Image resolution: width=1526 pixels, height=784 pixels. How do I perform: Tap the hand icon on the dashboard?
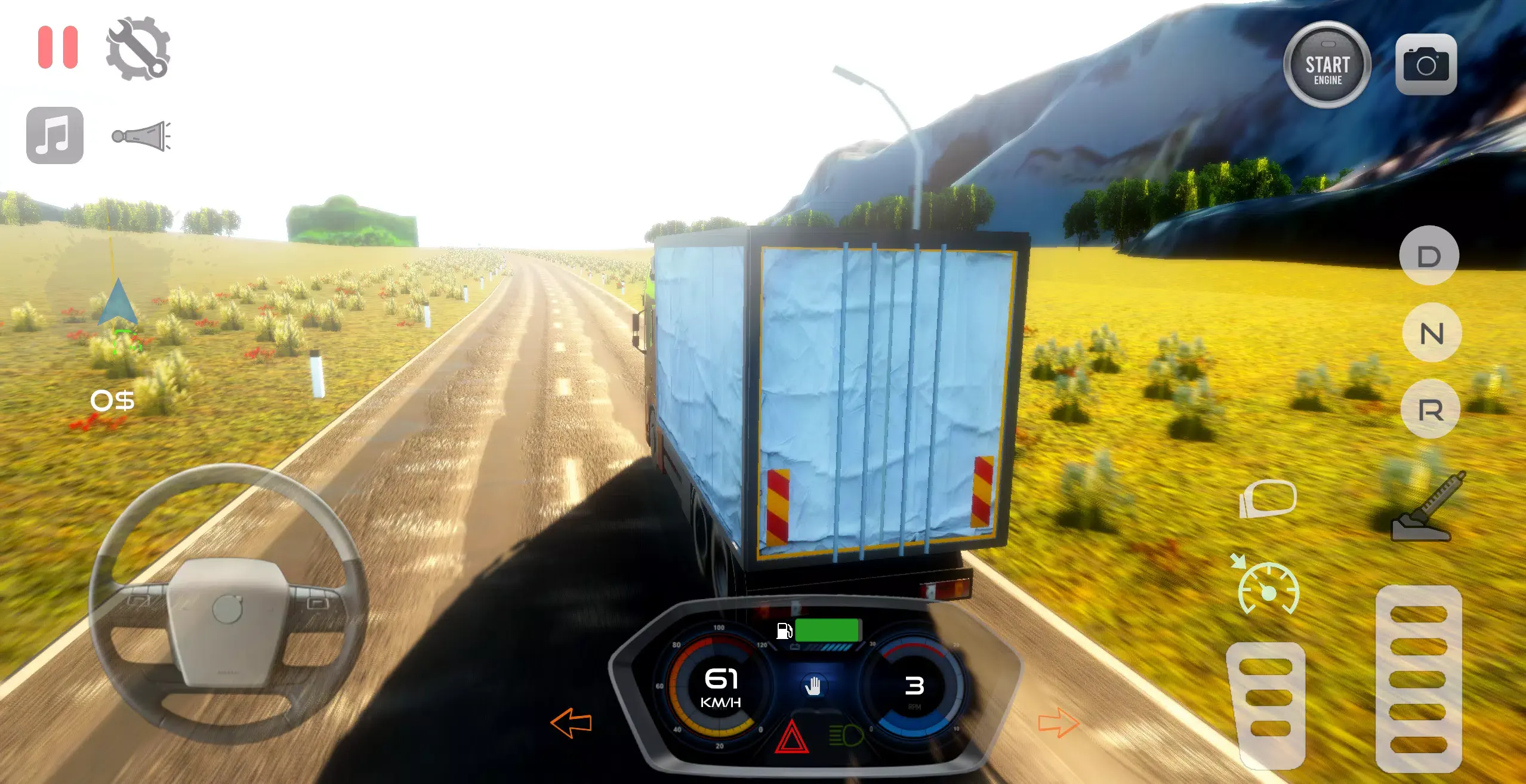[x=813, y=686]
